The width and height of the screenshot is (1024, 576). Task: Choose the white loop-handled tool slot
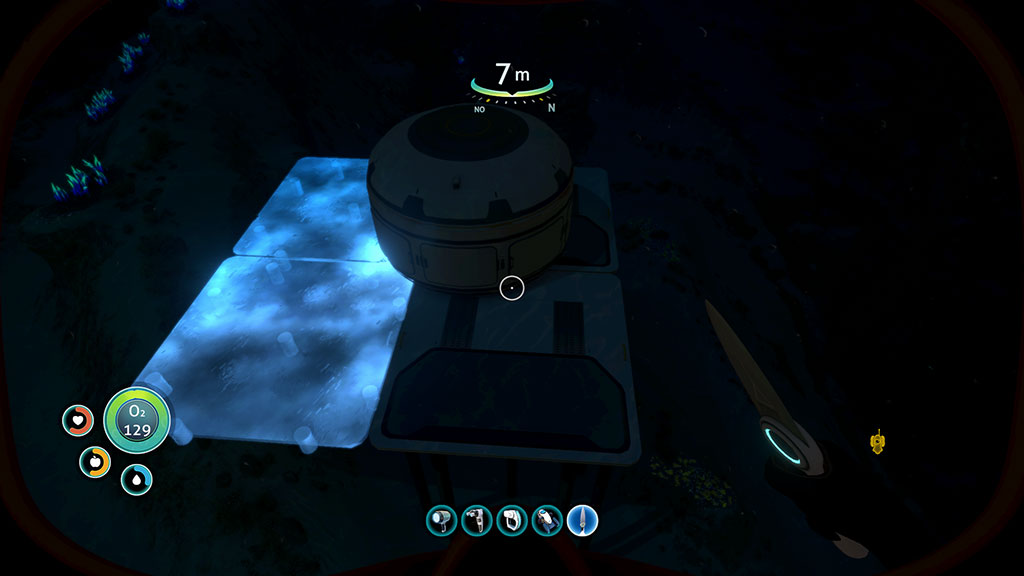(x=511, y=520)
